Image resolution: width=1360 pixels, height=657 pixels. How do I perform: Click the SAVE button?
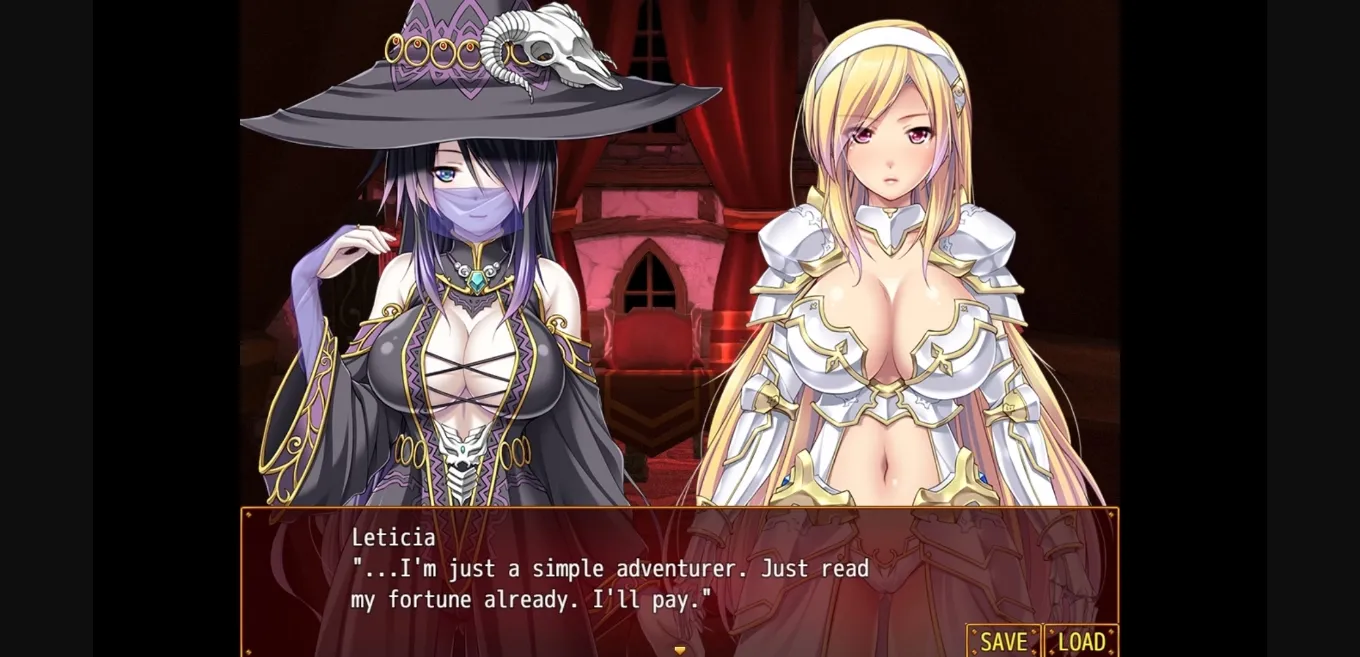1003,641
